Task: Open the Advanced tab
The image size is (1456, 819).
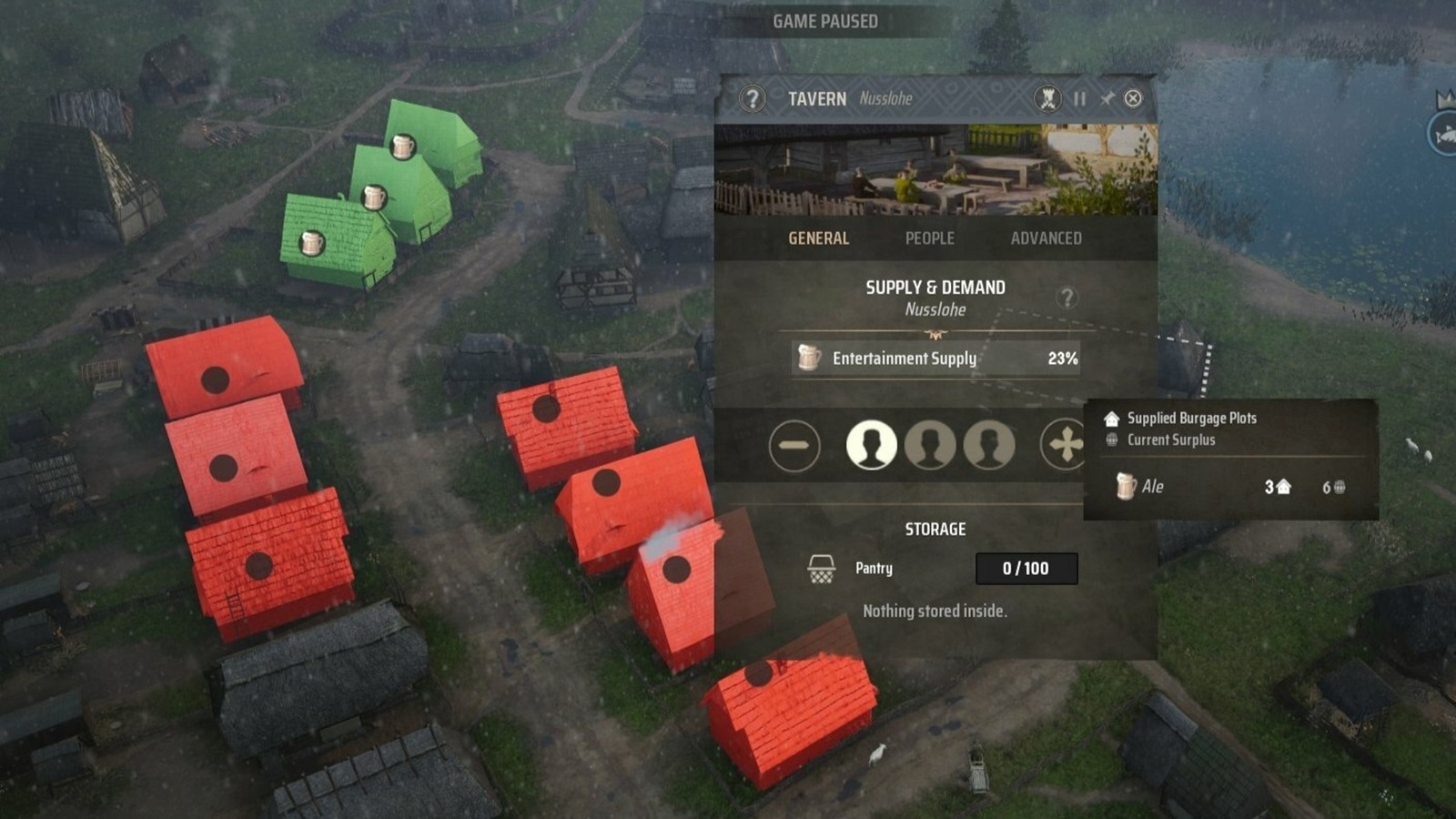Action: pos(1046,238)
